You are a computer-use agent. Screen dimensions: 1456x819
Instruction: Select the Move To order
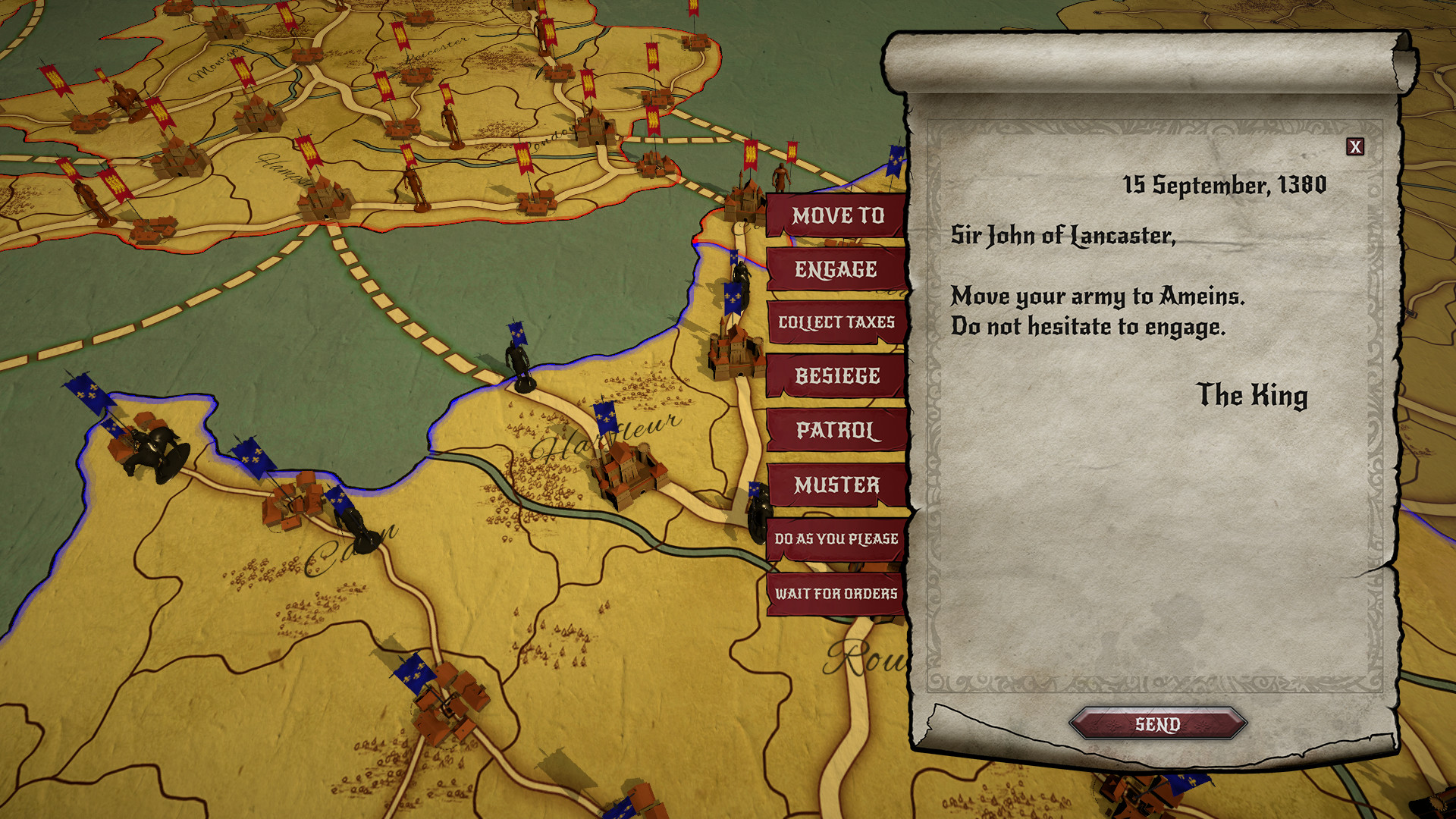838,217
